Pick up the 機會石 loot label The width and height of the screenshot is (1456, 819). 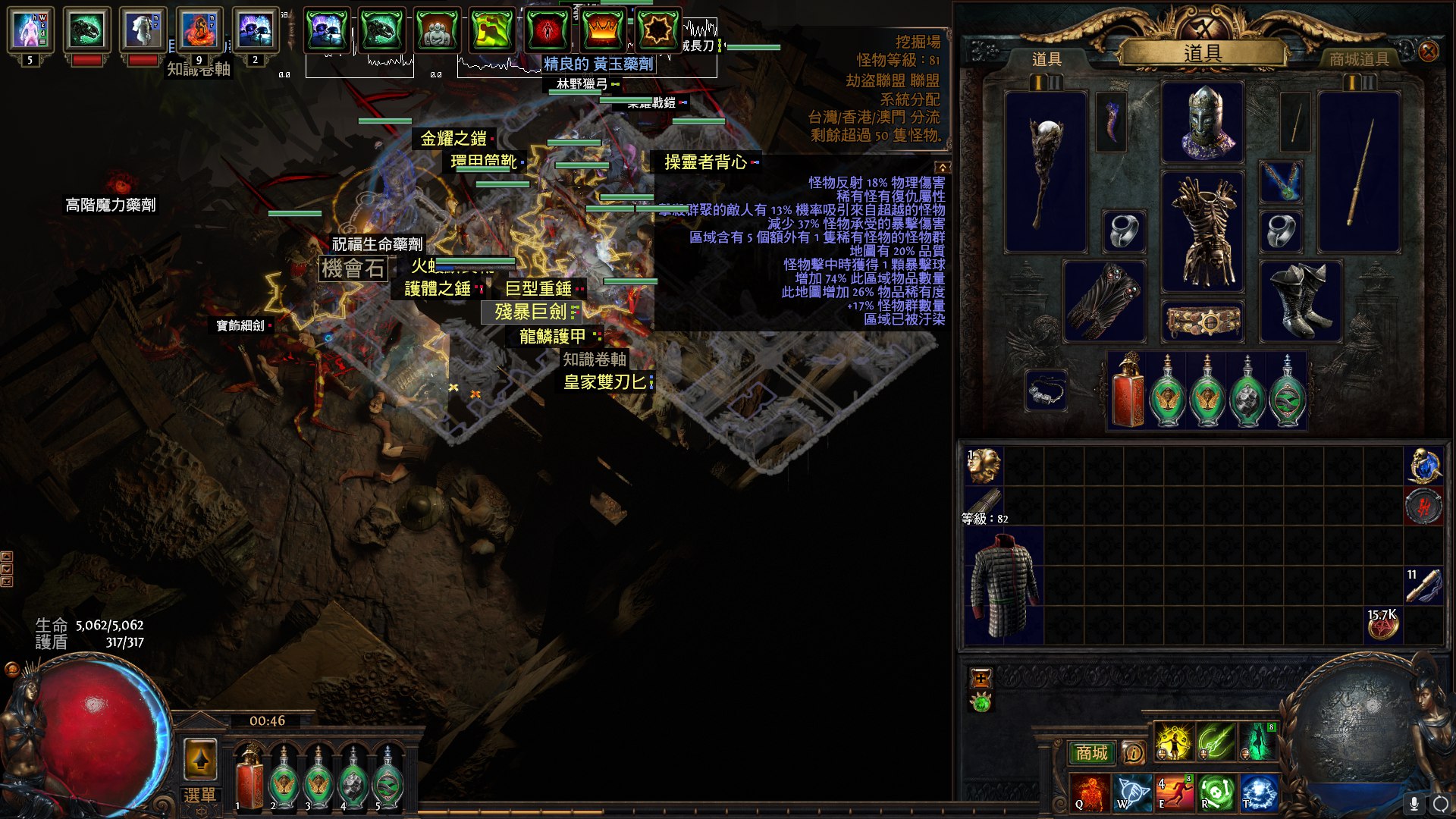tap(353, 268)
